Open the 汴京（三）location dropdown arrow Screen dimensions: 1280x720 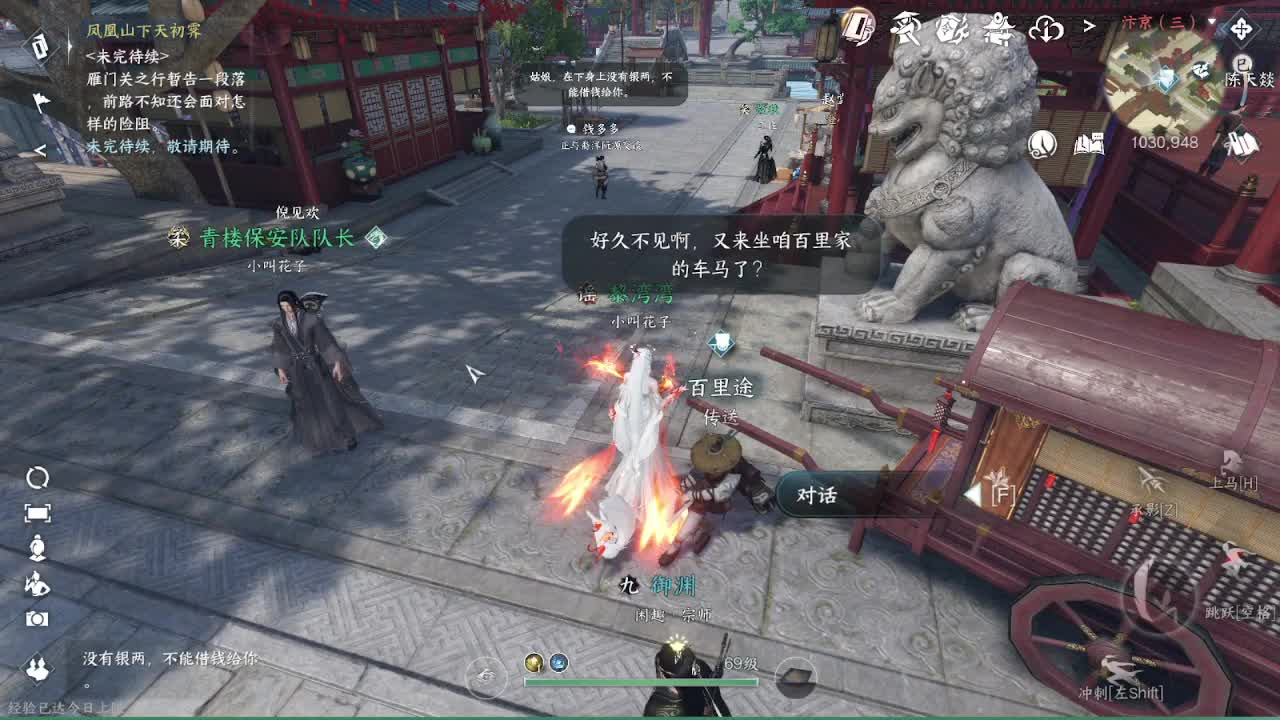coord(1212,21)
